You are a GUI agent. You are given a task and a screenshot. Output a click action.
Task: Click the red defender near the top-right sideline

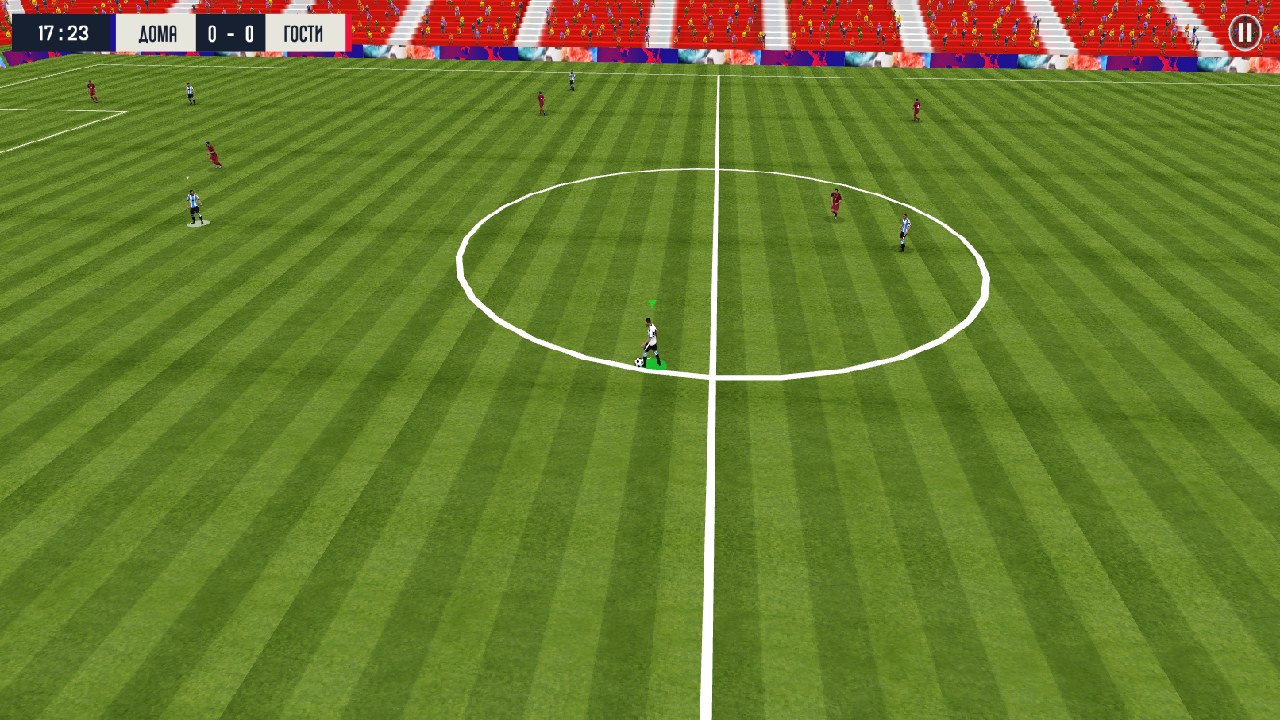(915, 110)
